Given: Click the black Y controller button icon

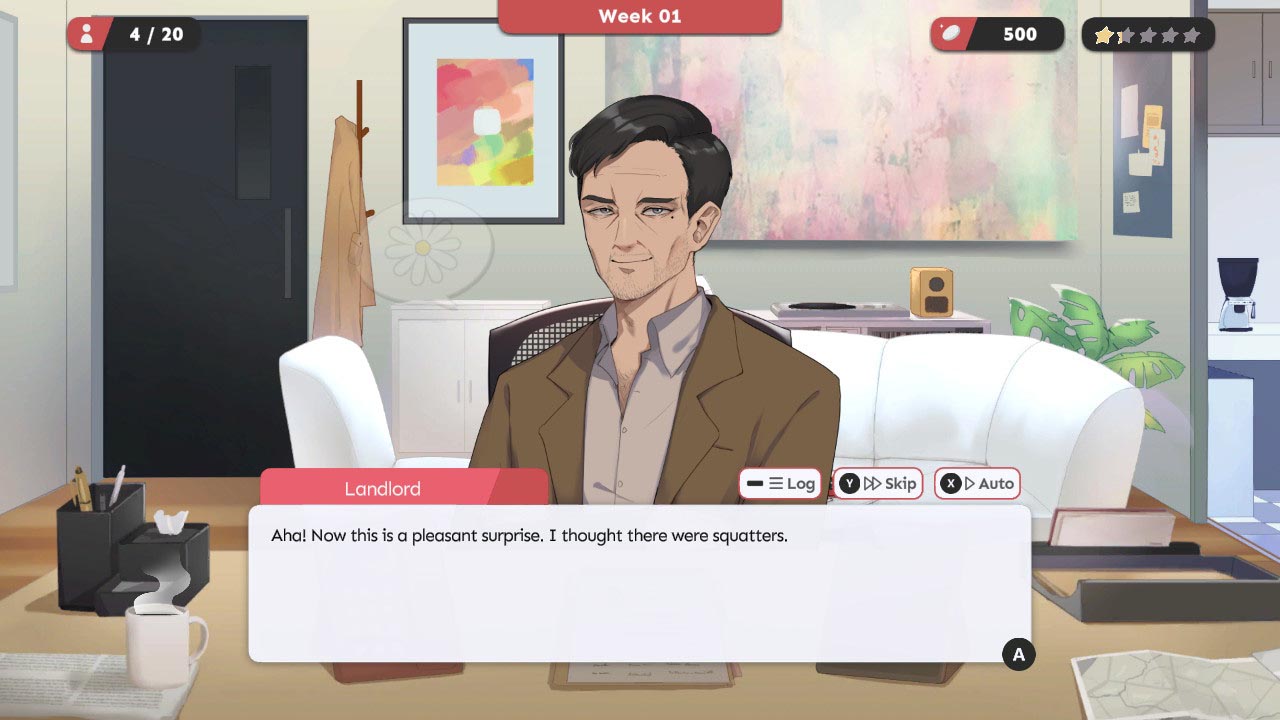Looking at the screenshot, I should click(x=850, y=483).
